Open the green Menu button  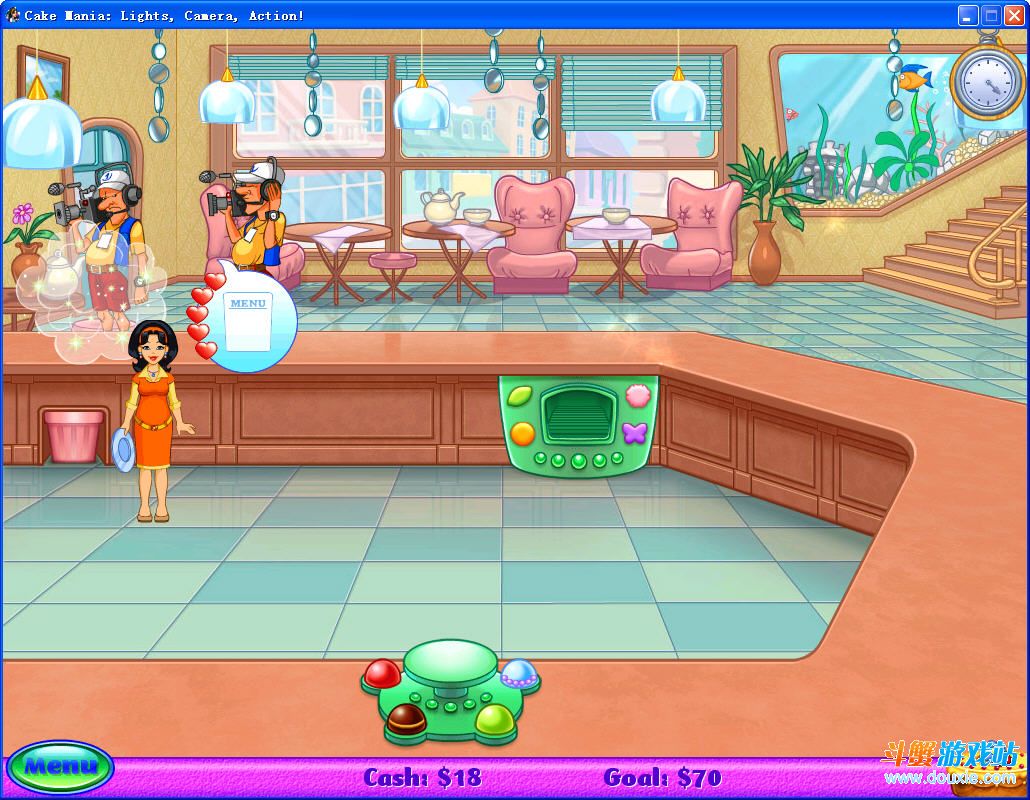pos(60,768)
